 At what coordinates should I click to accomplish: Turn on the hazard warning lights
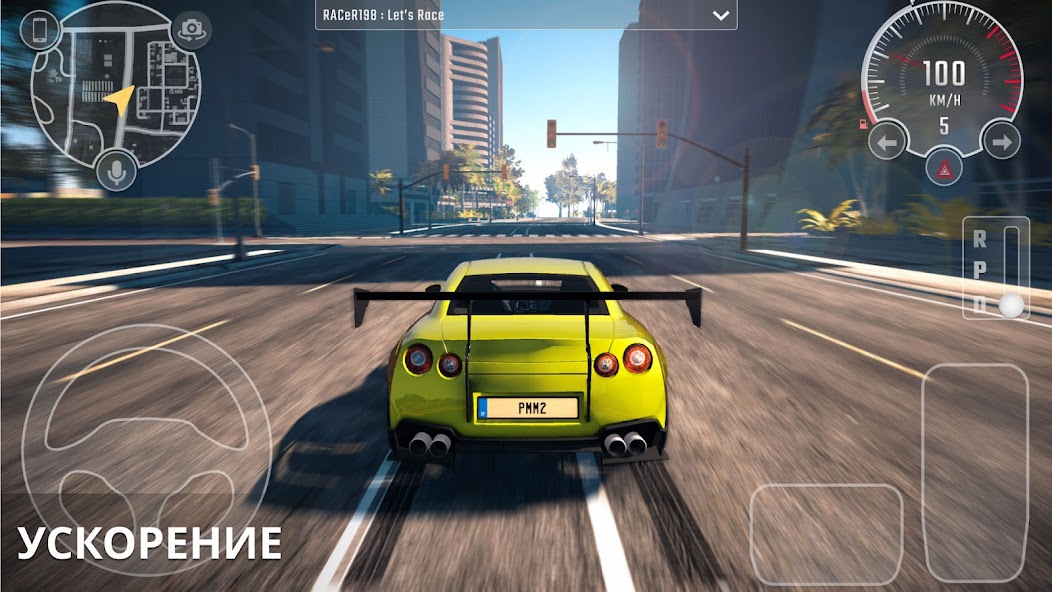tap(943, 170)
